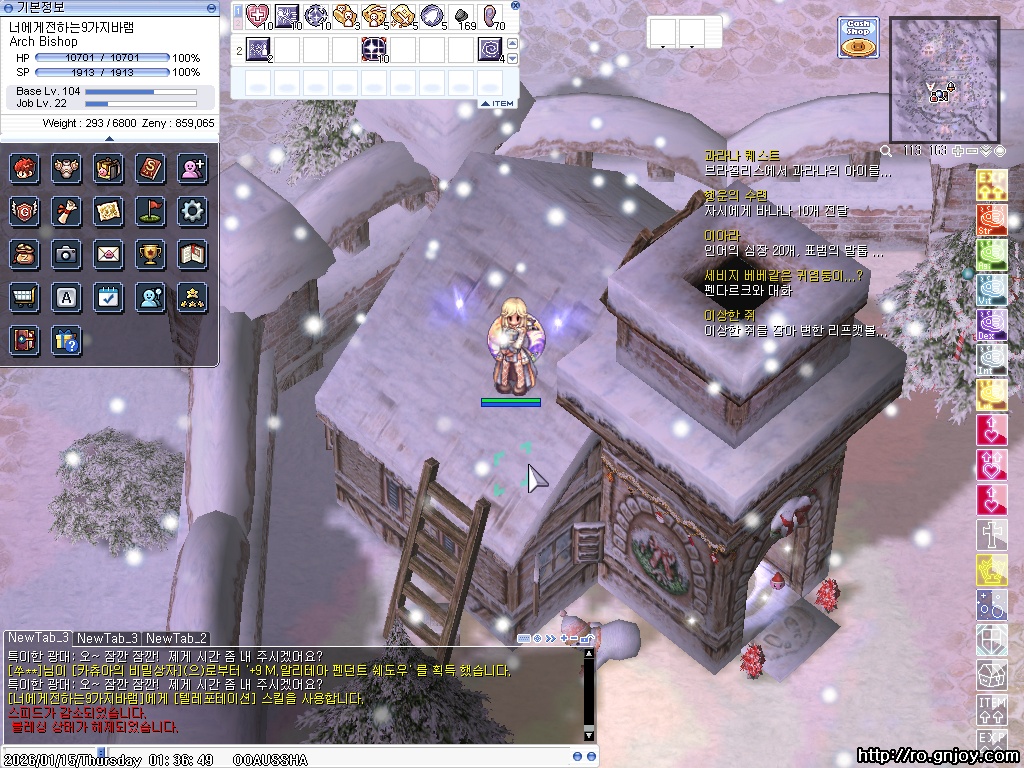
Task: Open the red S skill book
Action: [x=150, y=167]
